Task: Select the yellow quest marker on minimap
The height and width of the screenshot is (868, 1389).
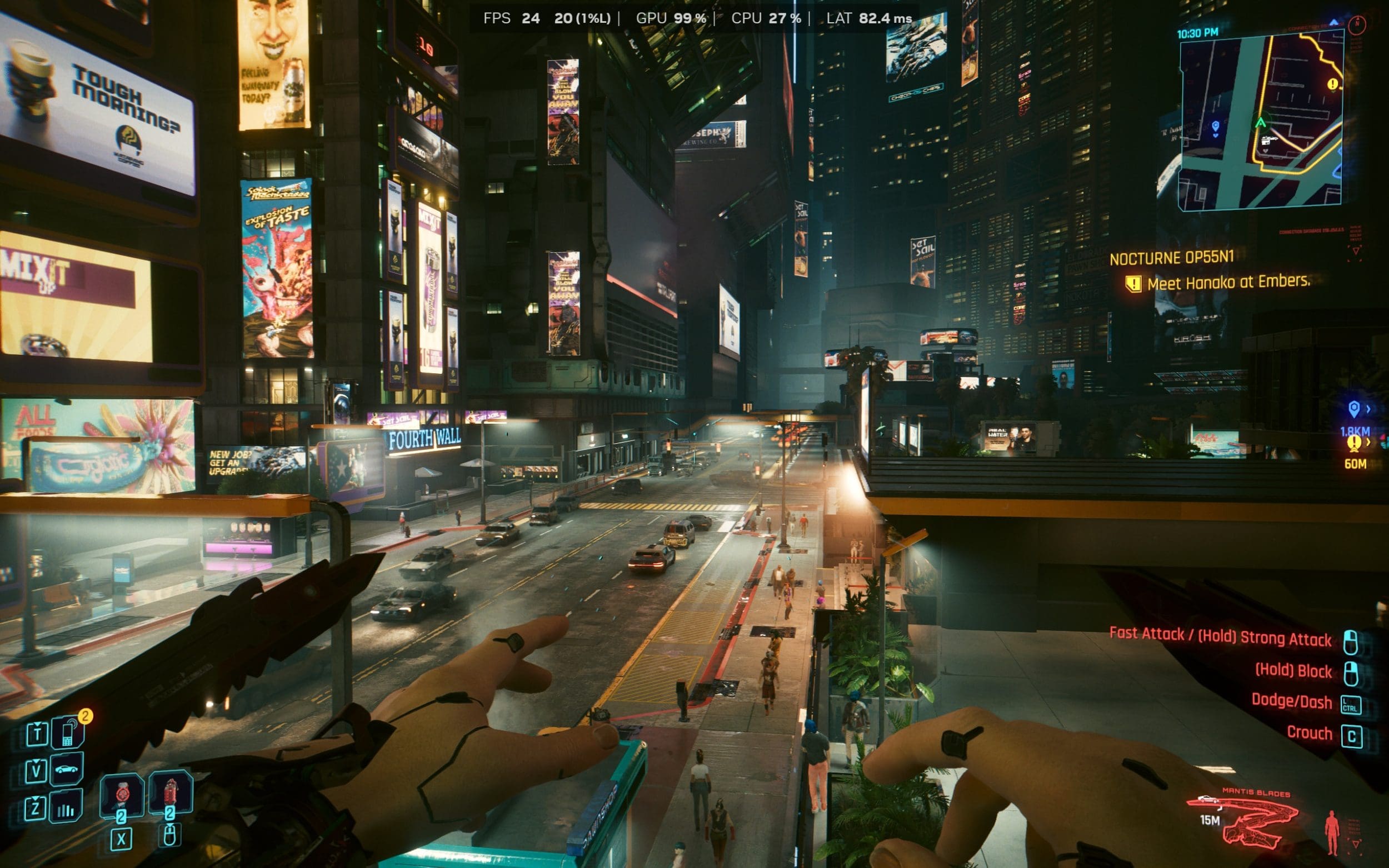Action: (1333, 84)
